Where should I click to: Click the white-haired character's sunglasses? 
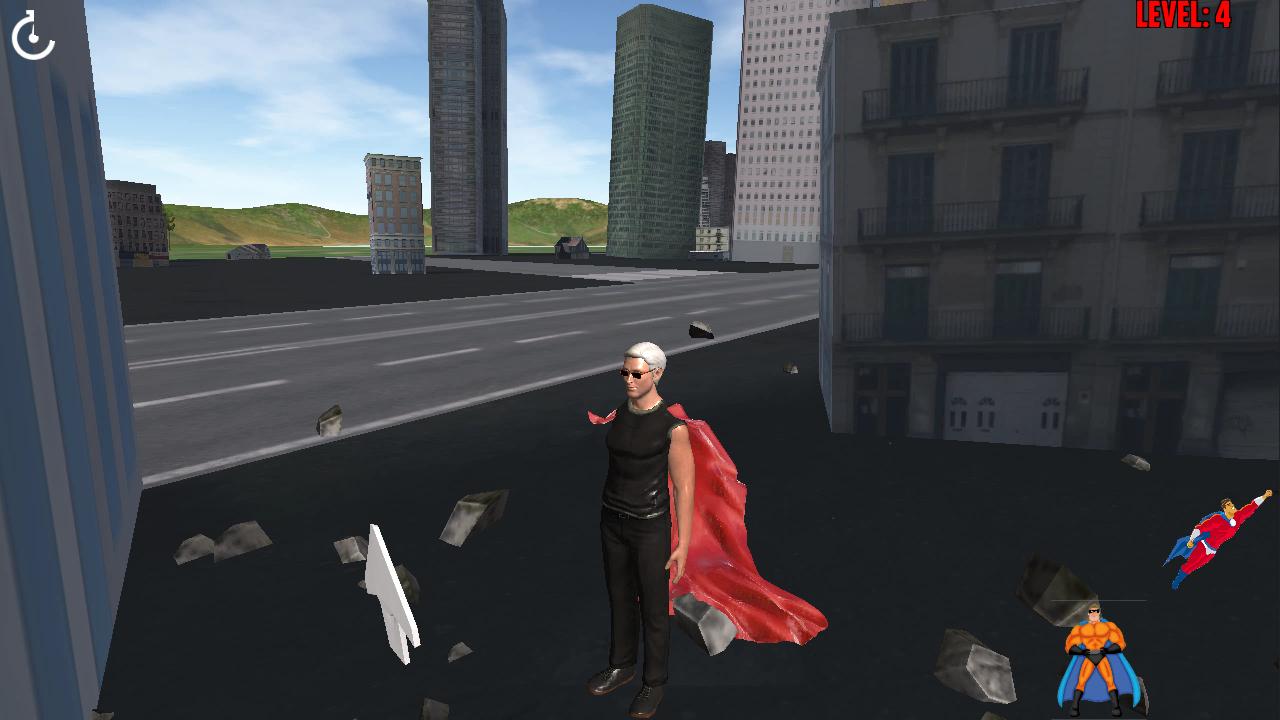pos(638,373)
